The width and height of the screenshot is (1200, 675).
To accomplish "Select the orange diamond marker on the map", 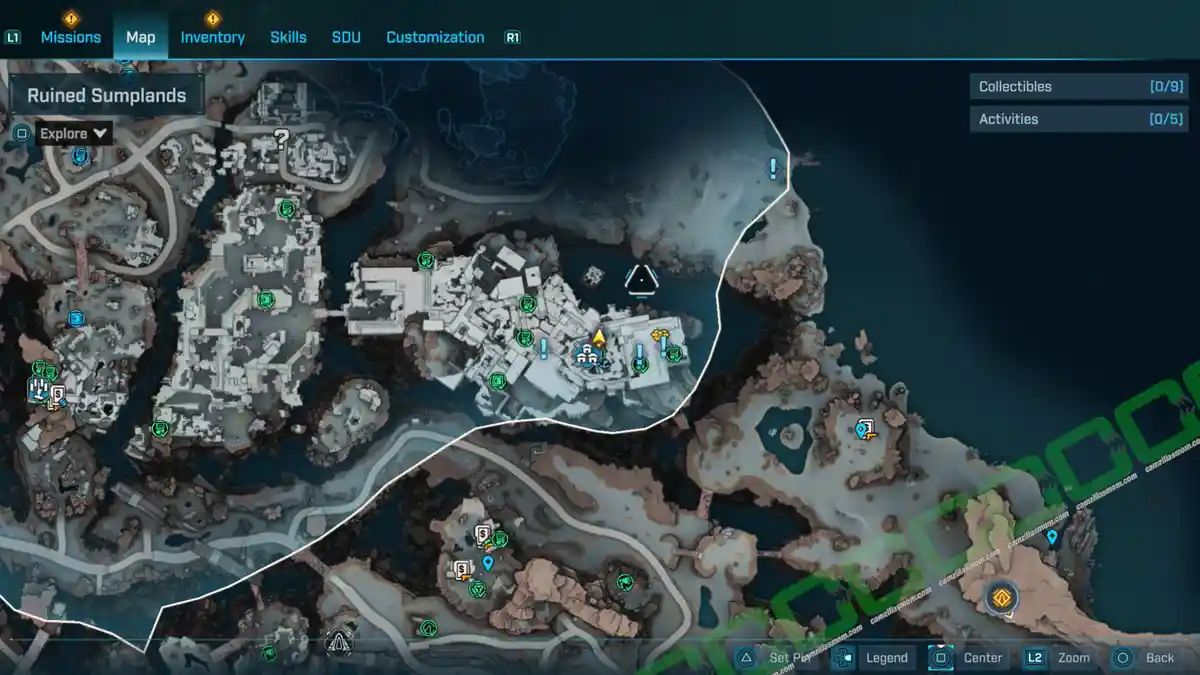I will click(x=1000, y=598).
